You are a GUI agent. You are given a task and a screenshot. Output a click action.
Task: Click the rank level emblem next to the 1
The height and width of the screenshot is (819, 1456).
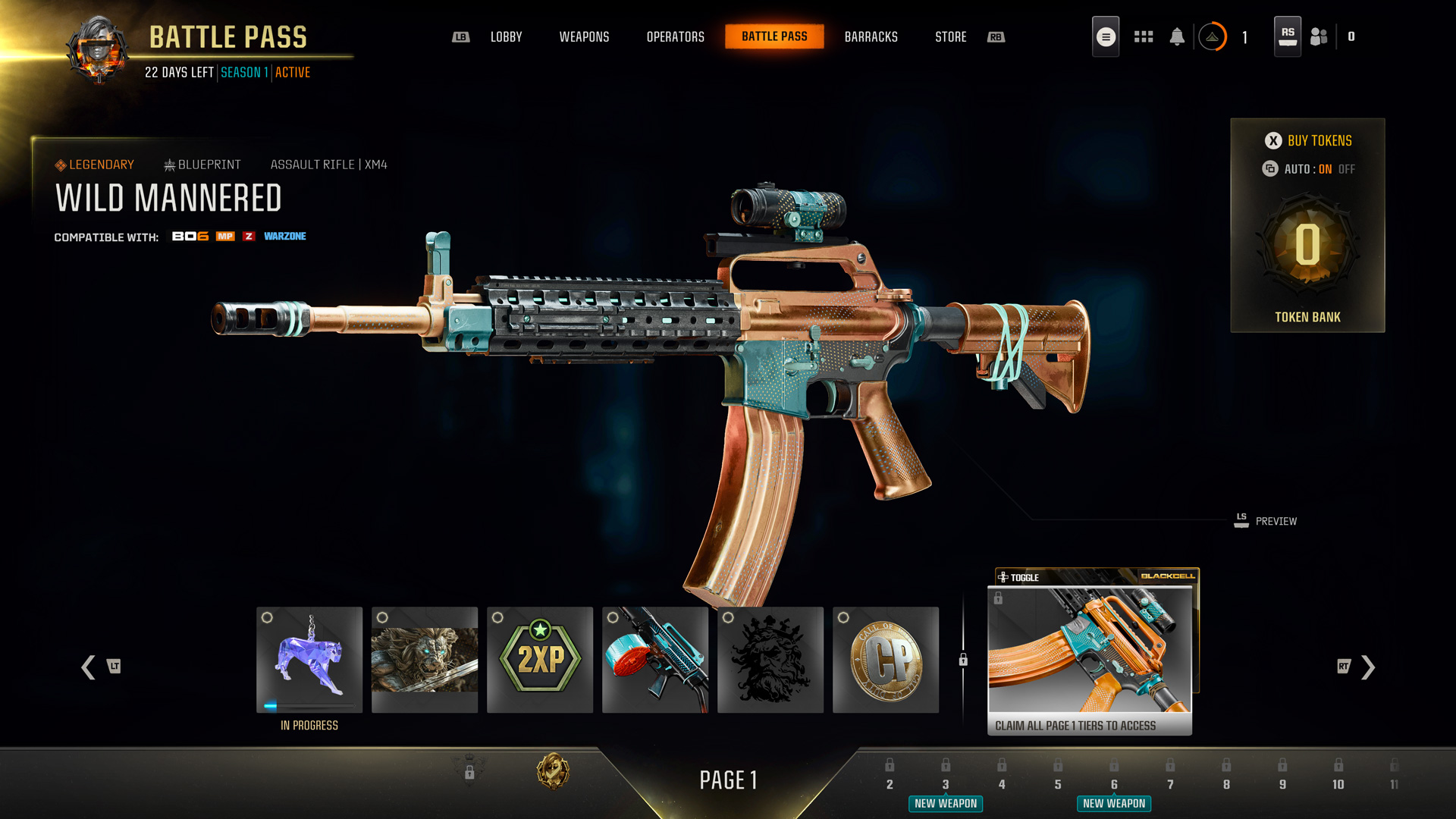[x=1213, y=36]
